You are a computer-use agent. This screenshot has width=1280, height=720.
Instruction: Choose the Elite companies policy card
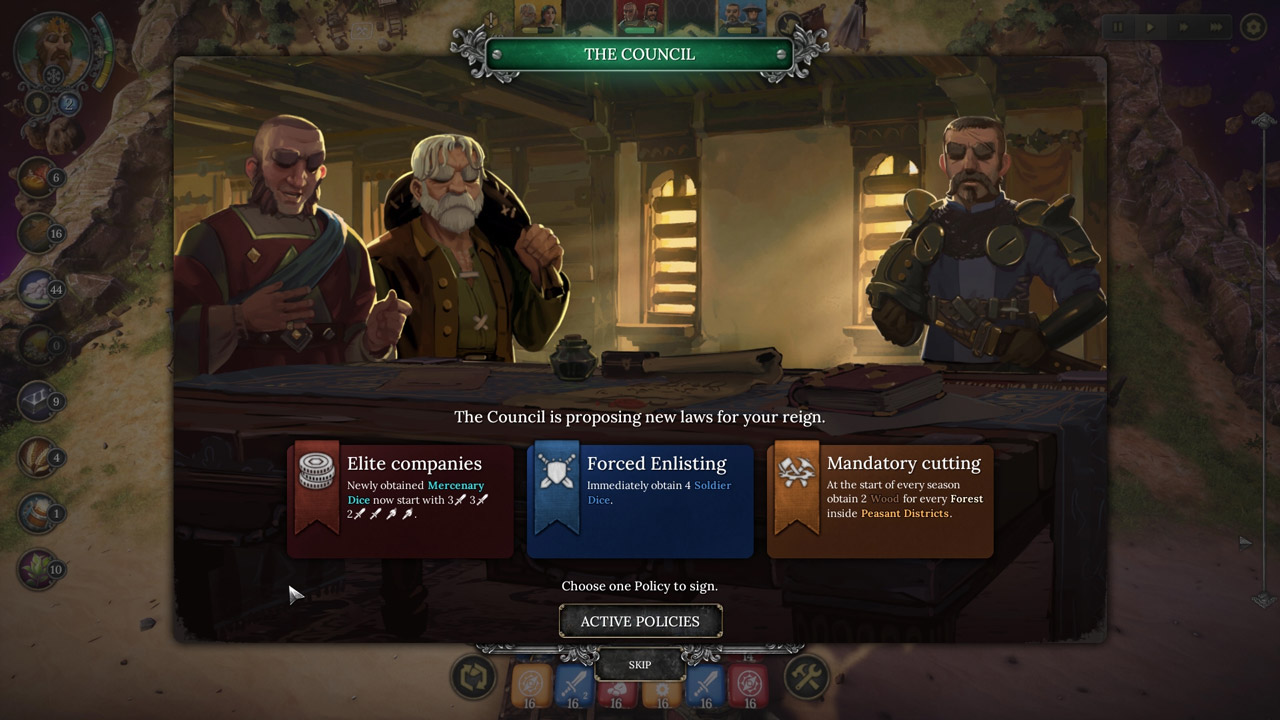click(x=400, y=500)
